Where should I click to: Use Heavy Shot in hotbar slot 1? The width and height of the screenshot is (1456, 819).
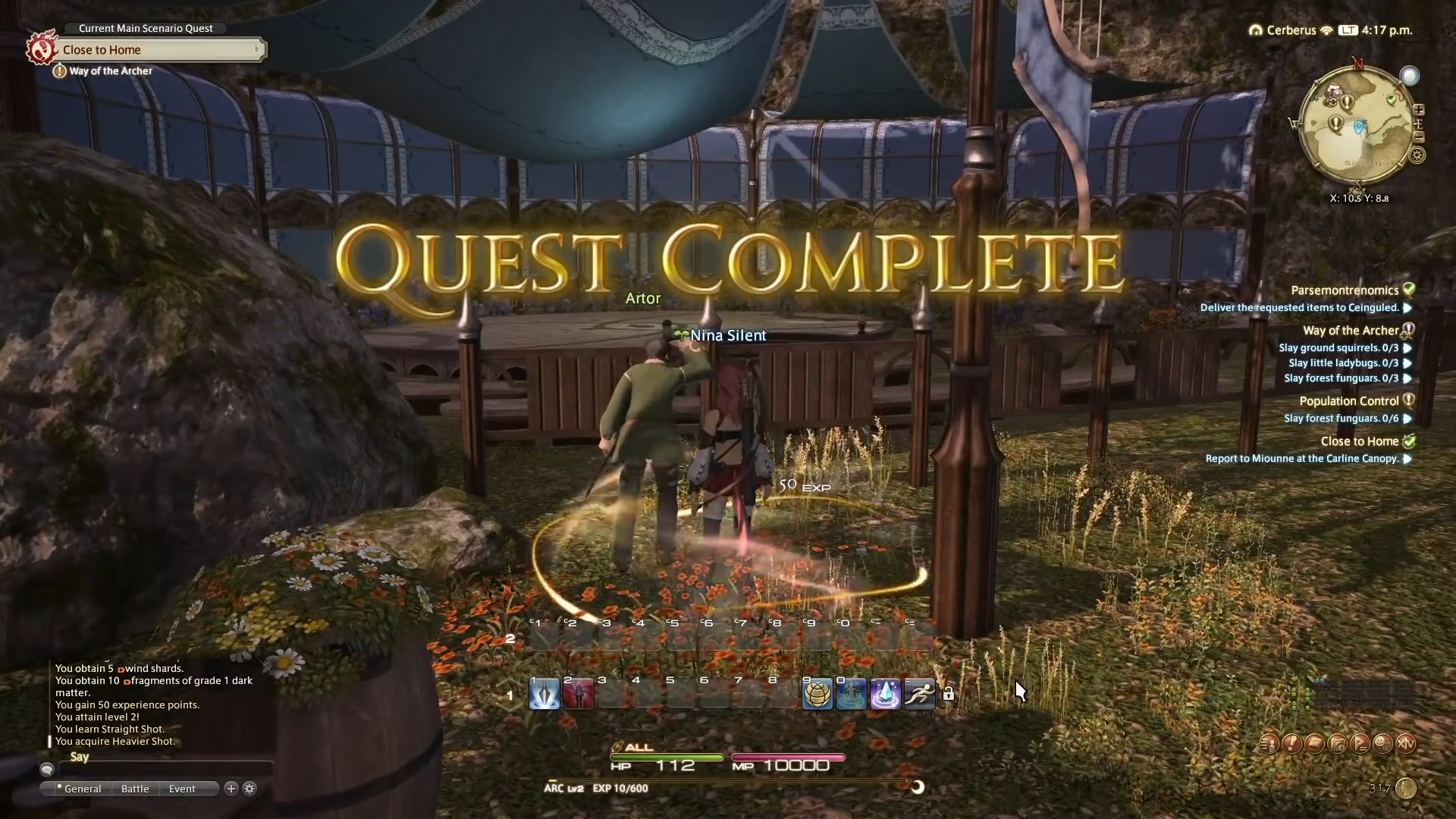pyautogui.click(x=544, y=694)
